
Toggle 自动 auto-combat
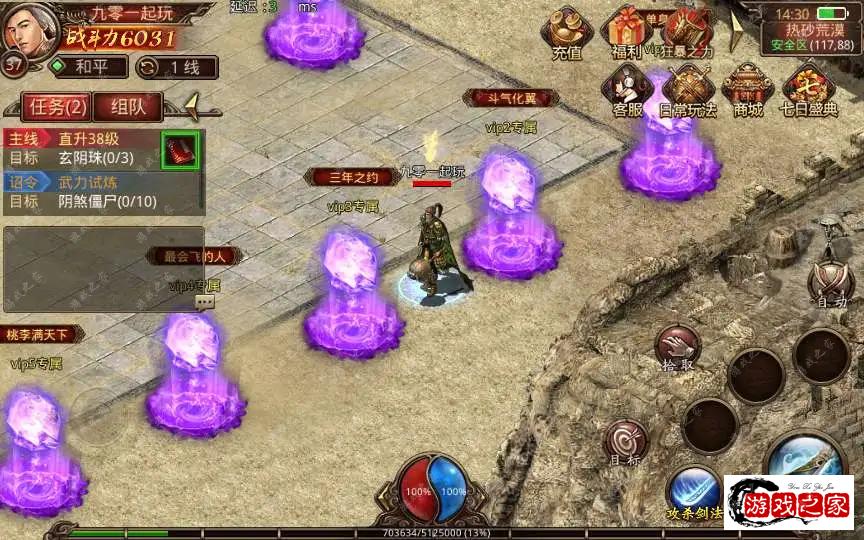(830, 283)
